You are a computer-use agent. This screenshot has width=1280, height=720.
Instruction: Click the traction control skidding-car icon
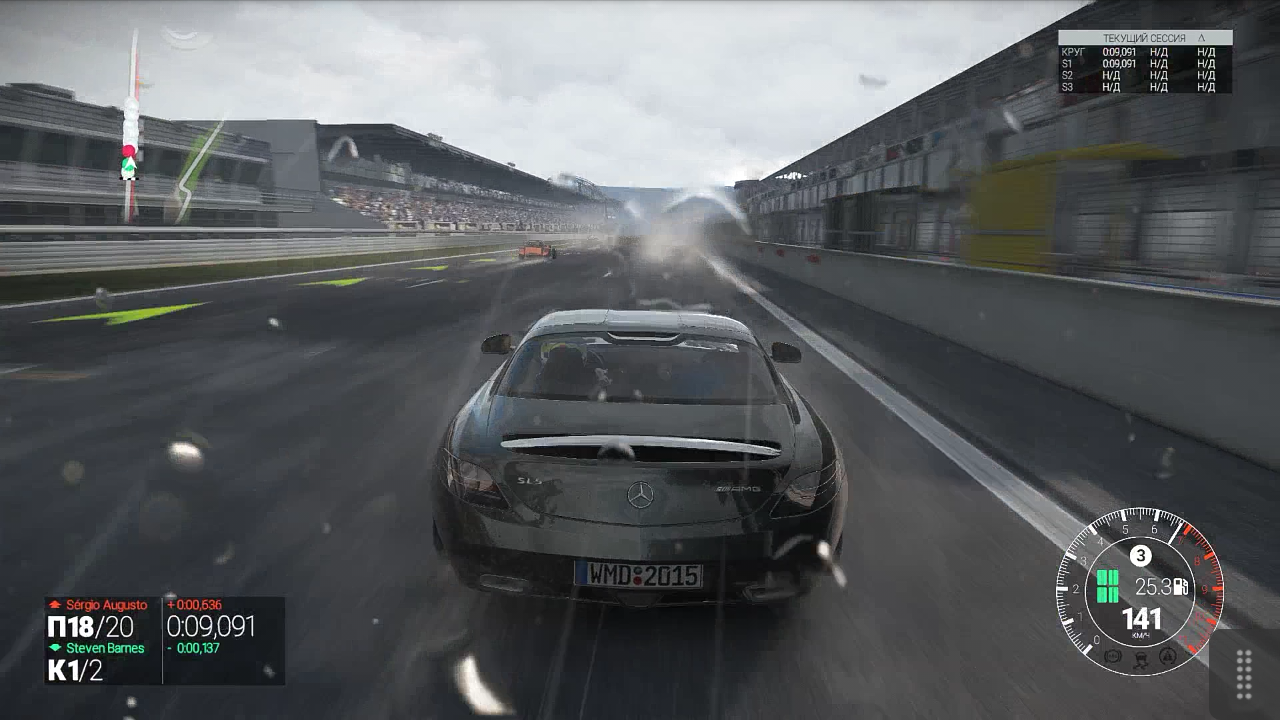pos(1141,659)
